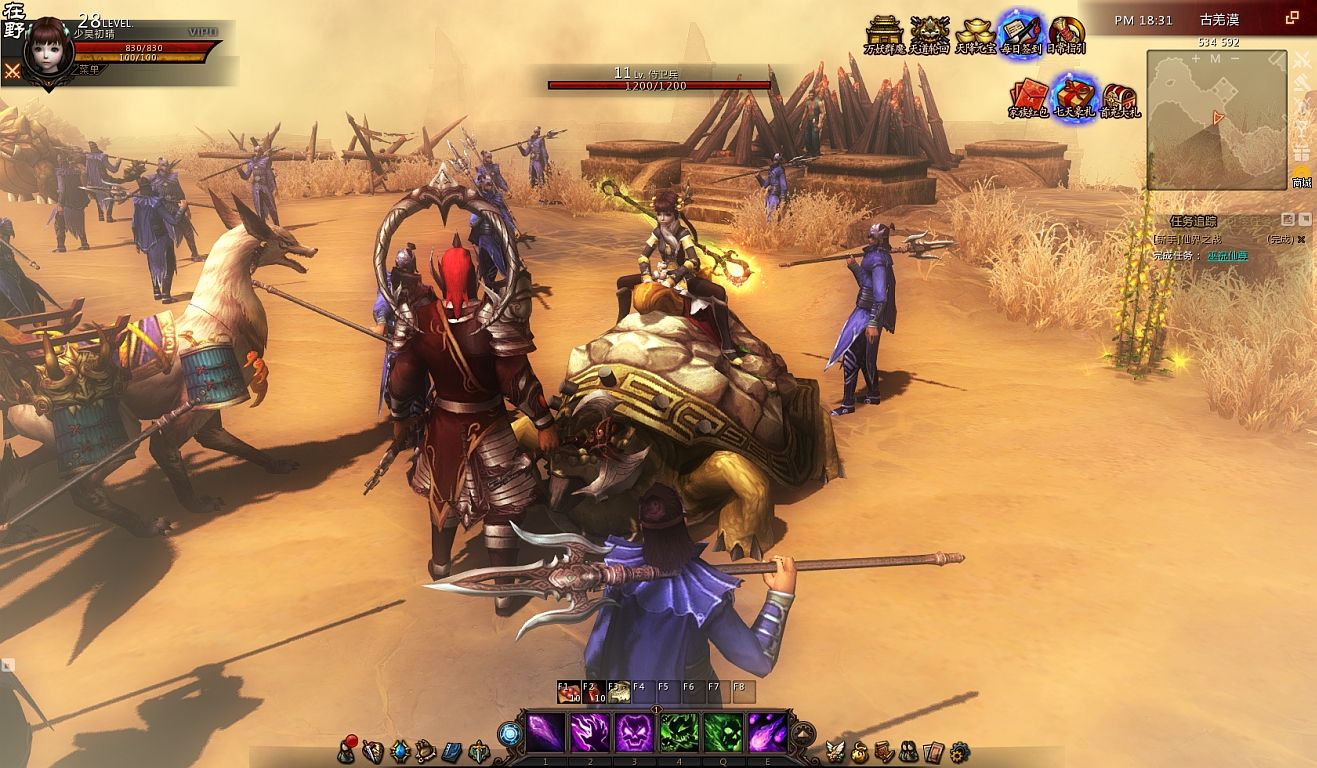Cast the green skull skill in slot Q
Image resolution: width=1317 pixels, height=768 pixels.
click(723, 733)
